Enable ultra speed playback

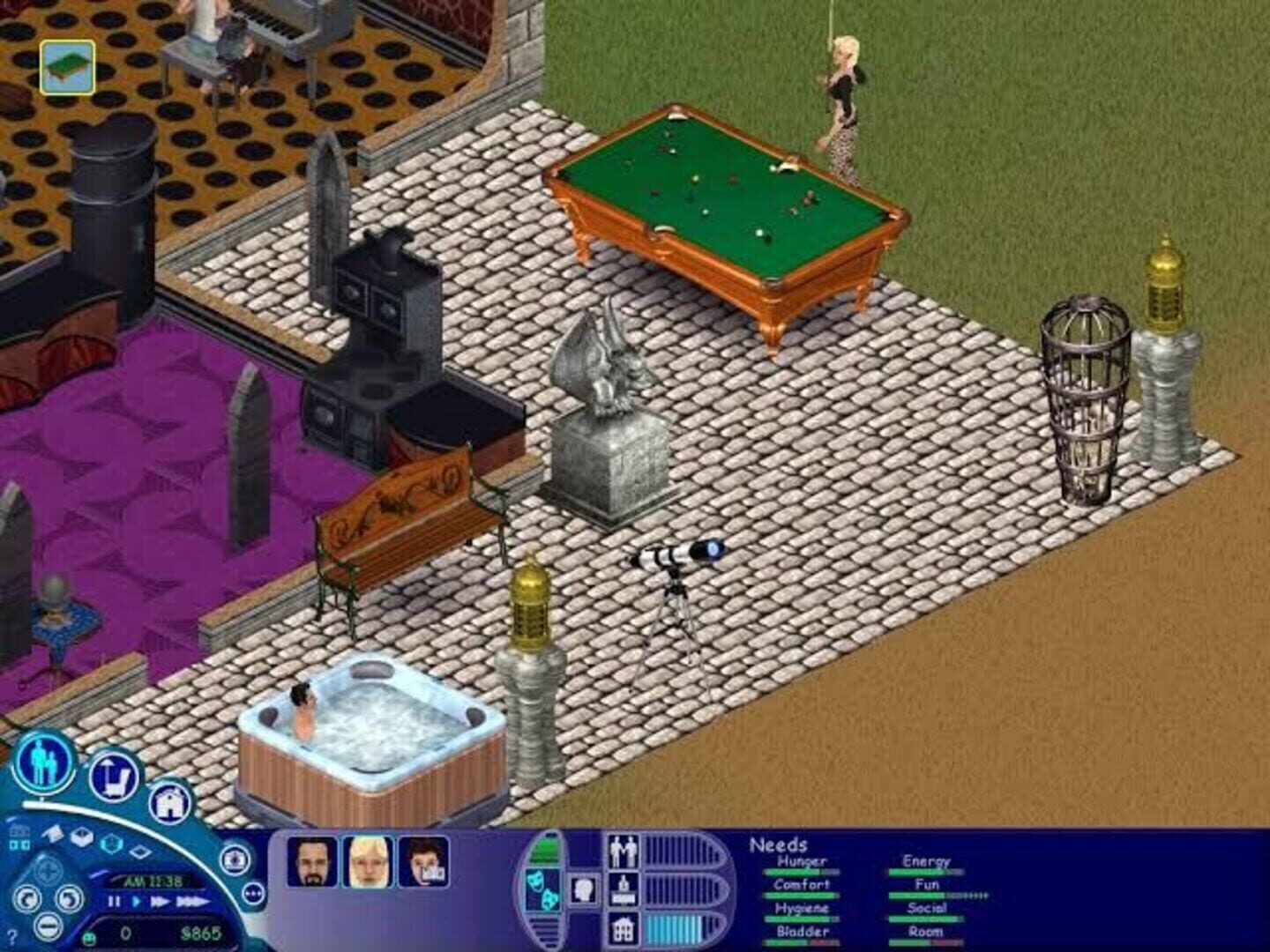coord(192,903)
